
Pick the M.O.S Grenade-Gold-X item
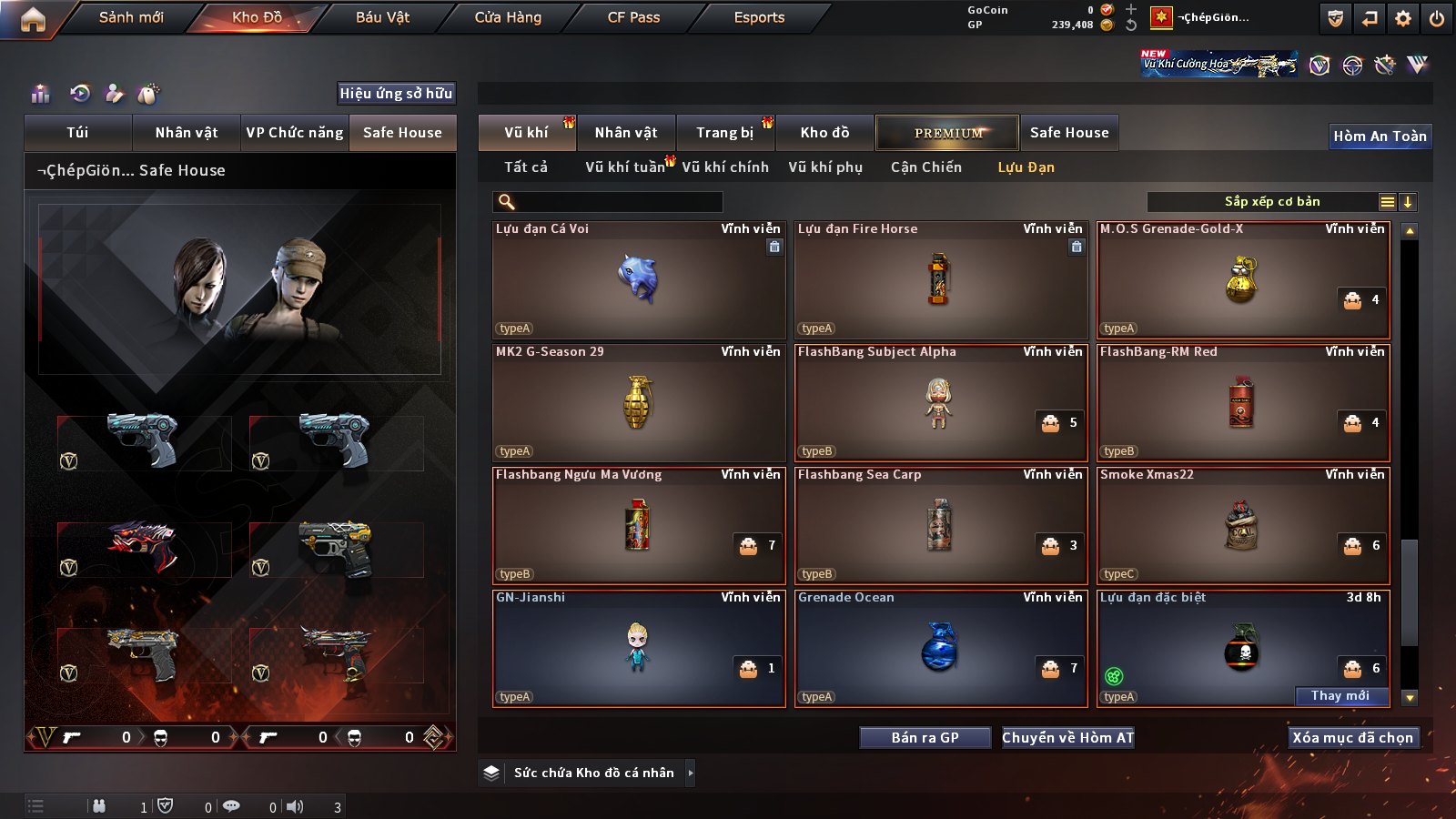(1243, 280)
